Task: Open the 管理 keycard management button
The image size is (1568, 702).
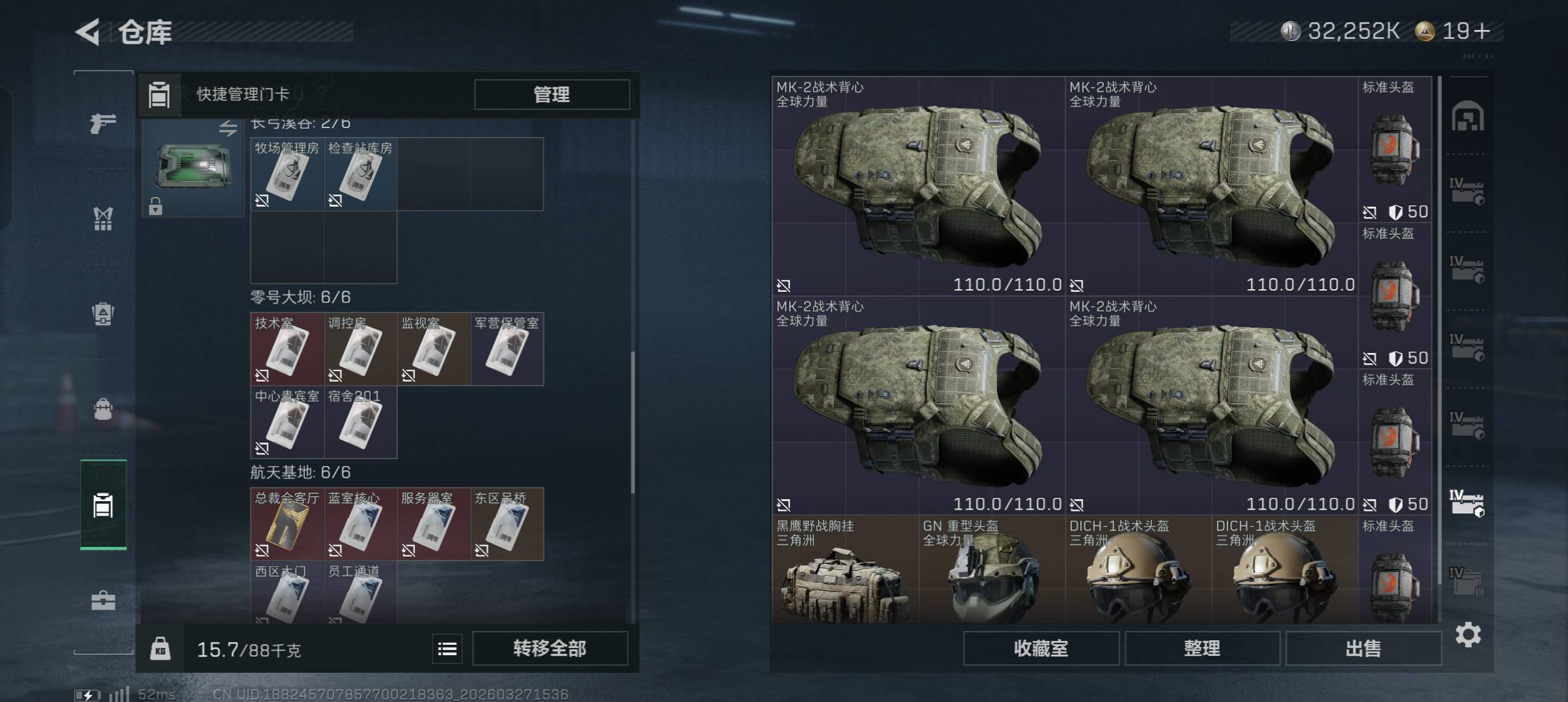Action: pyautogui.click(x=551, y=95)
